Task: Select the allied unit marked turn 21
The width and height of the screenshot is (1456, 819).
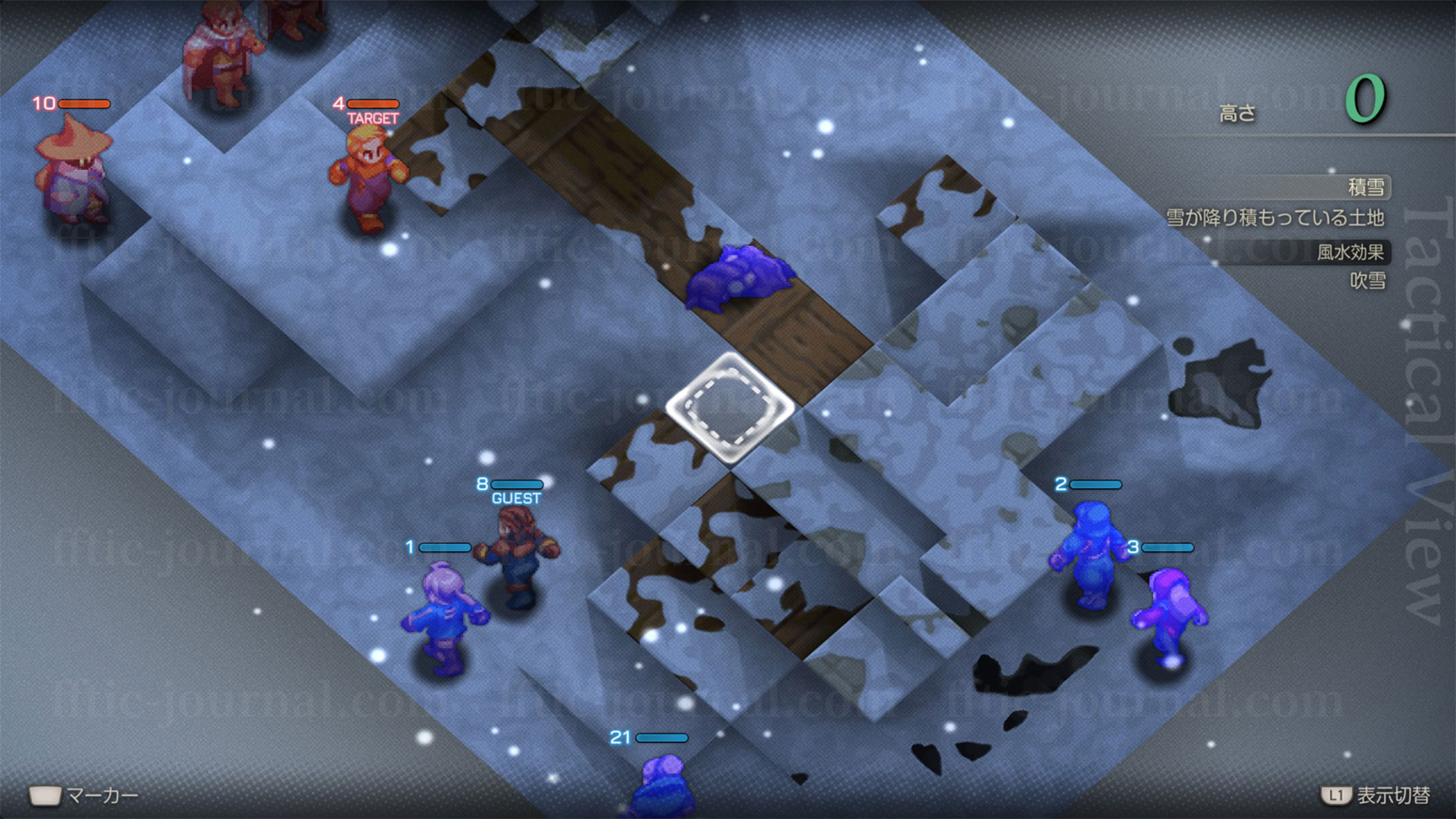Action: click(x=663, y=788)
